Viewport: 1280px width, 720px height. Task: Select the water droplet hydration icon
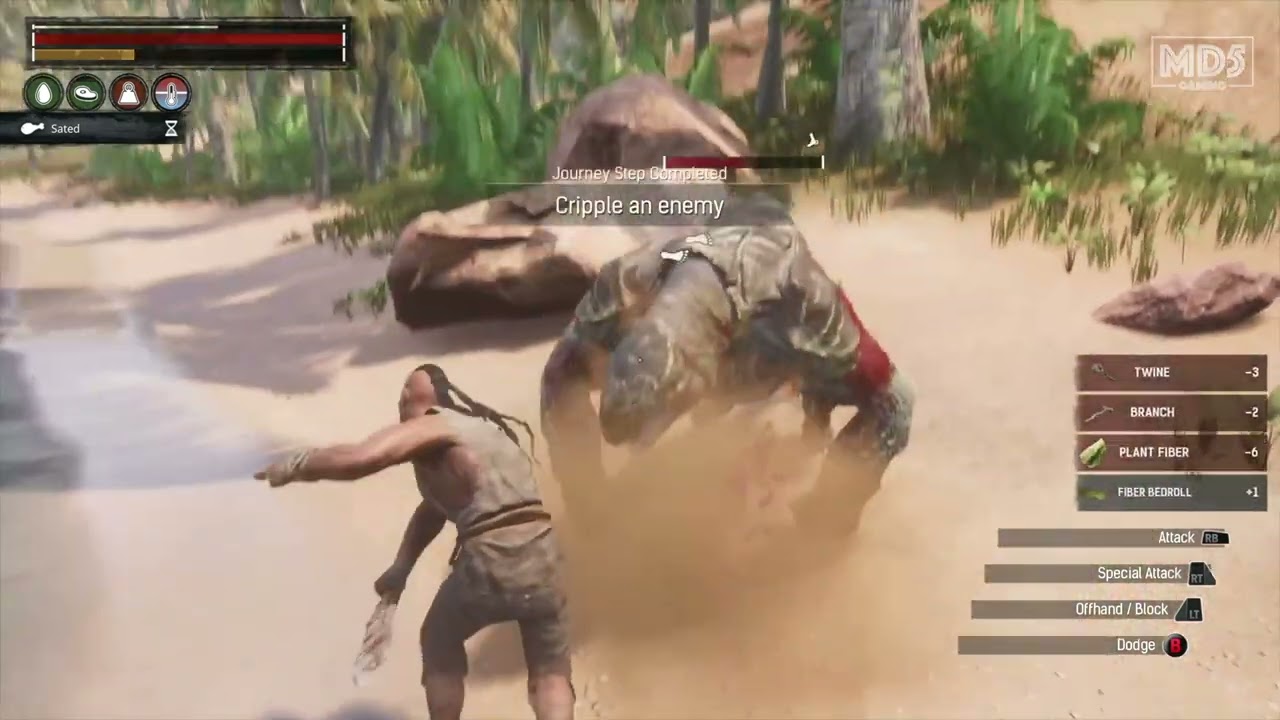coord(44,93)
